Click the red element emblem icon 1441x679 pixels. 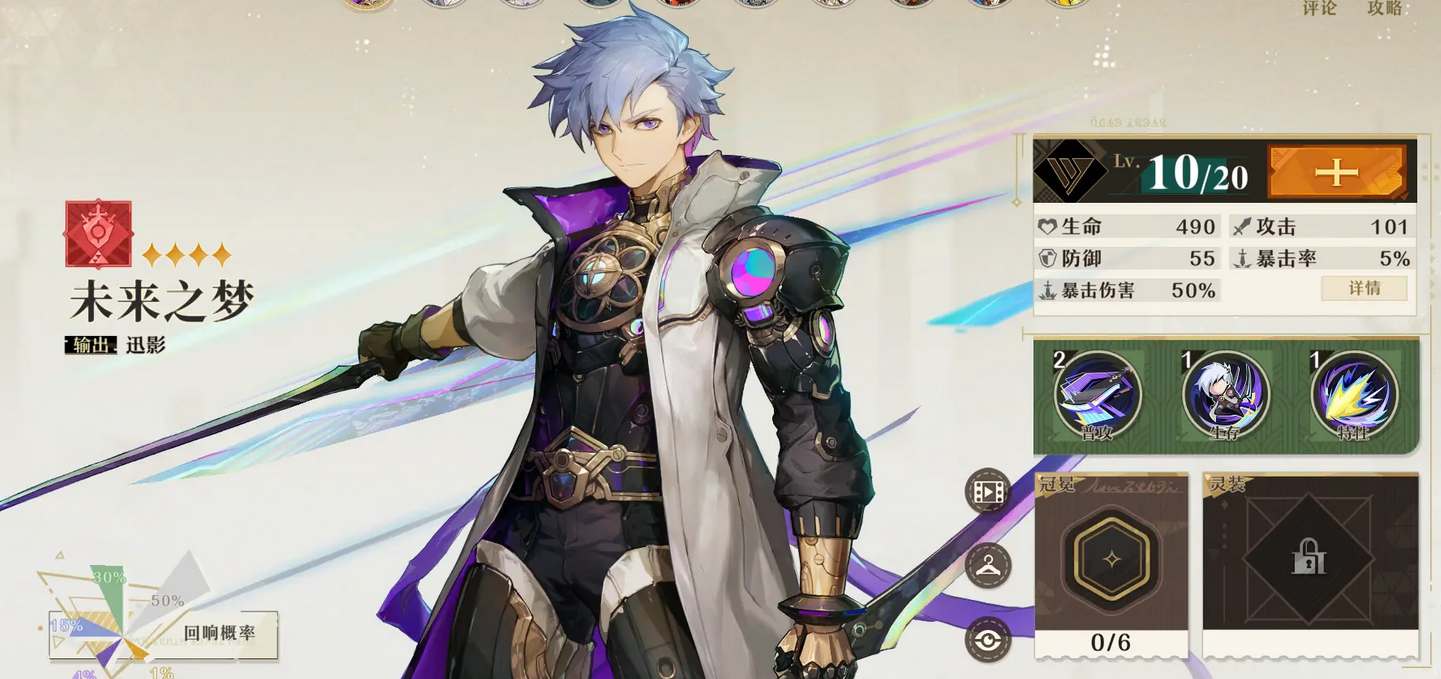click(x=98, y=234)
